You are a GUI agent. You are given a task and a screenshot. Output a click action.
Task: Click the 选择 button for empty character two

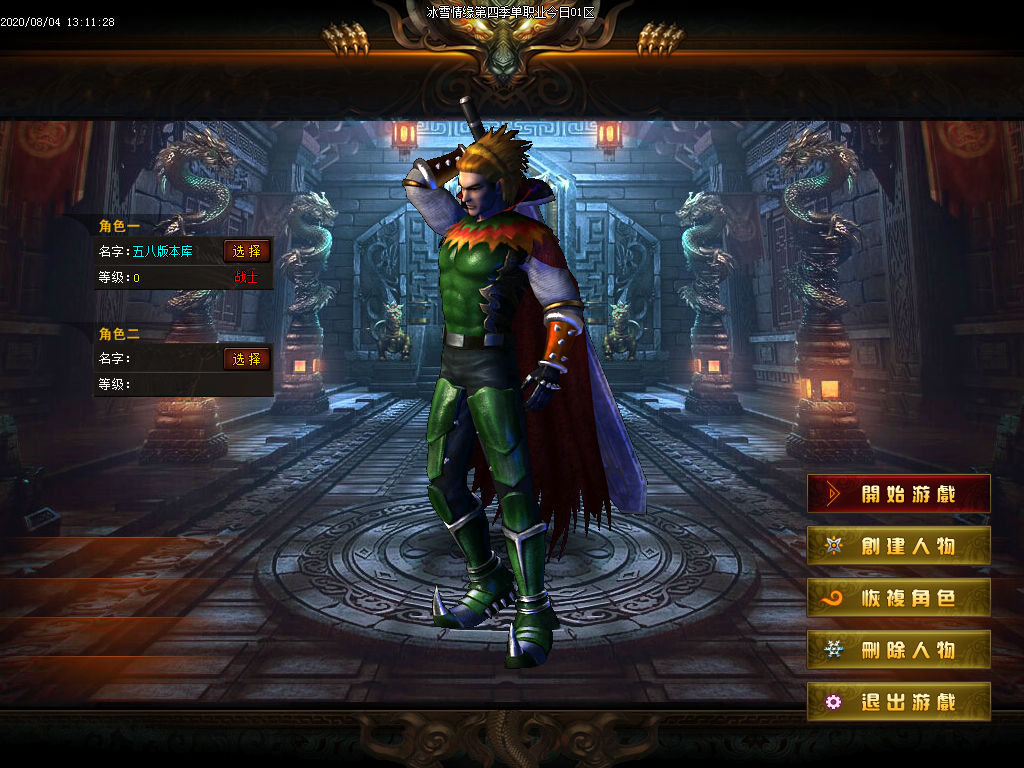(x=247, y=358)
